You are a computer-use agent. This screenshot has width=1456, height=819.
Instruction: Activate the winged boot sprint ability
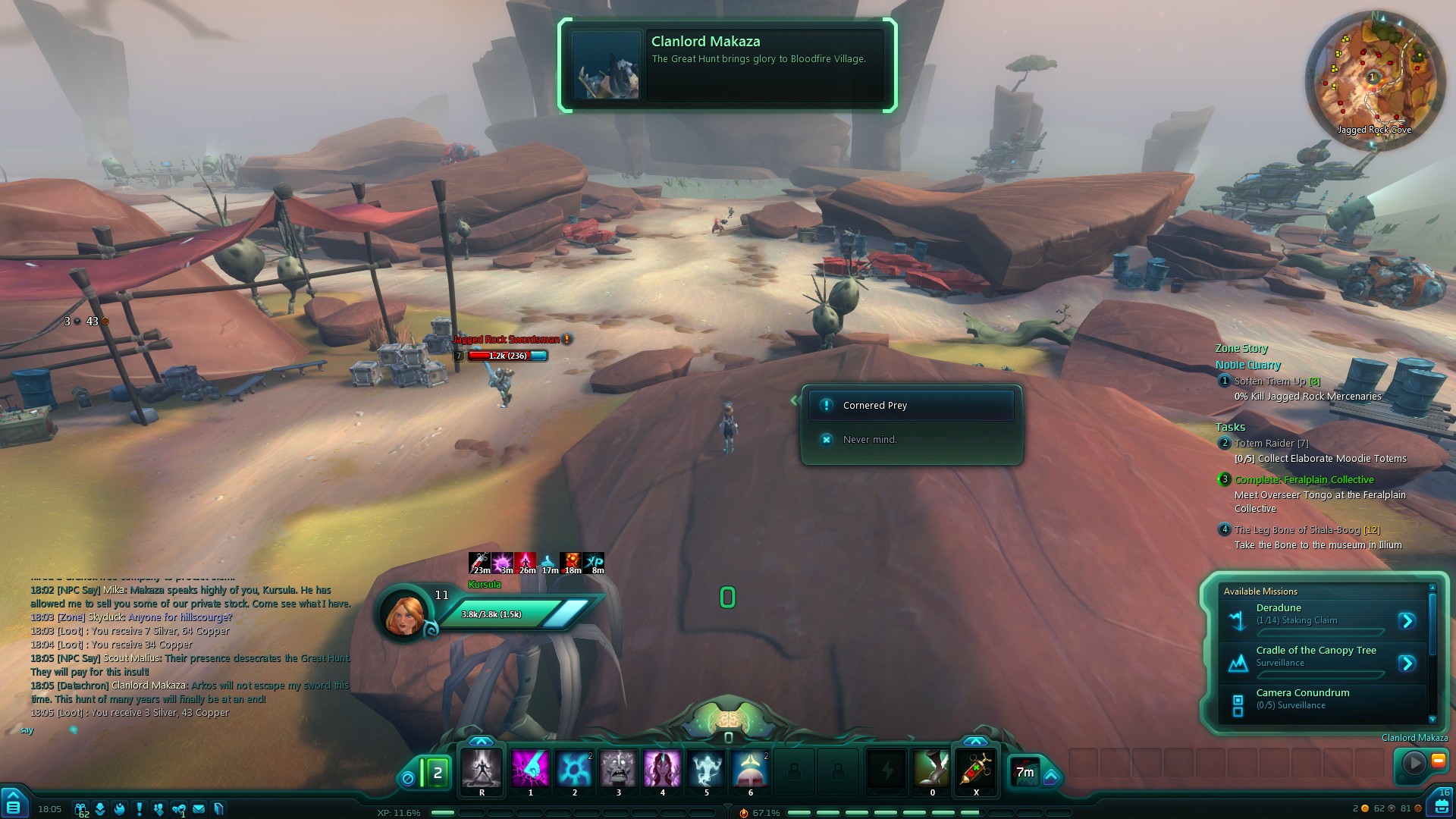[932, 769]
